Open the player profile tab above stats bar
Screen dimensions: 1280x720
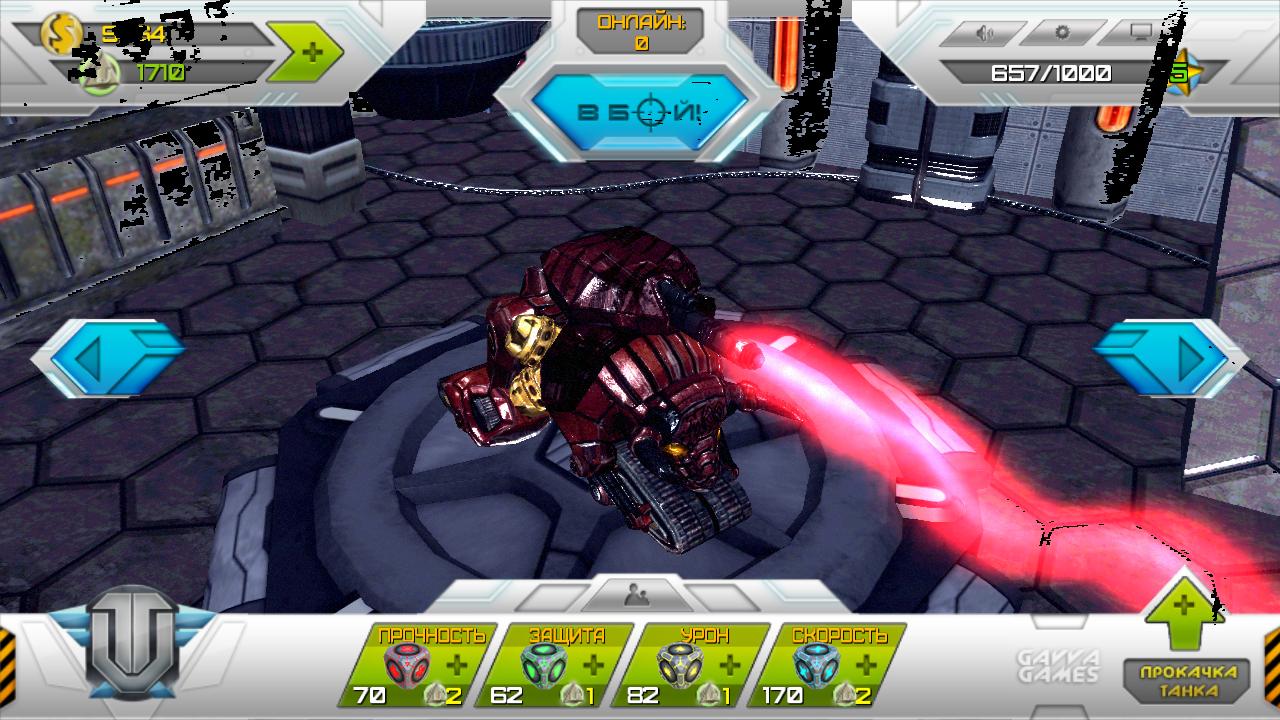[x=637, y=595]
